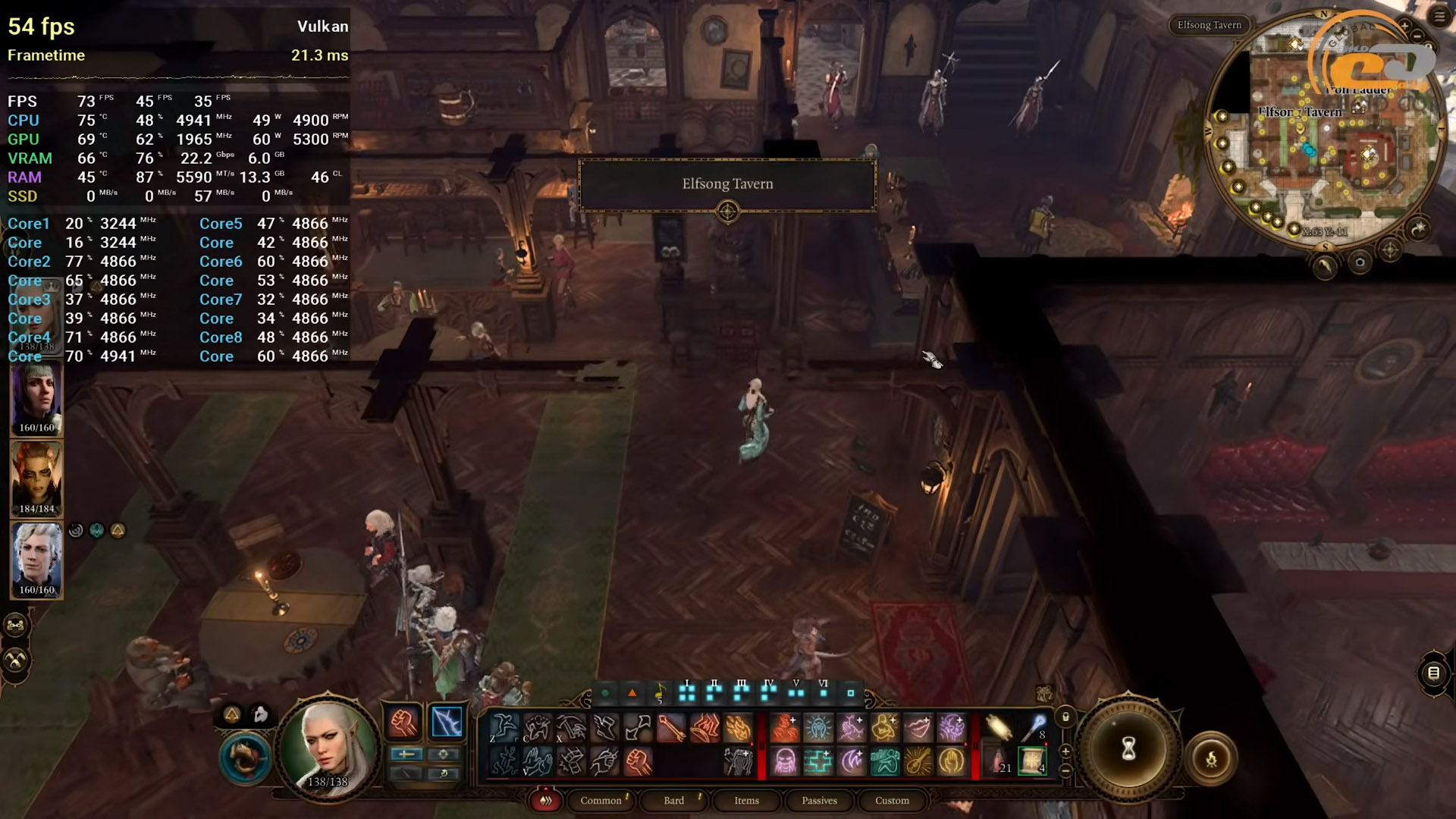
Task: Use the scroll item with count 4
Action: point(1032,760)
